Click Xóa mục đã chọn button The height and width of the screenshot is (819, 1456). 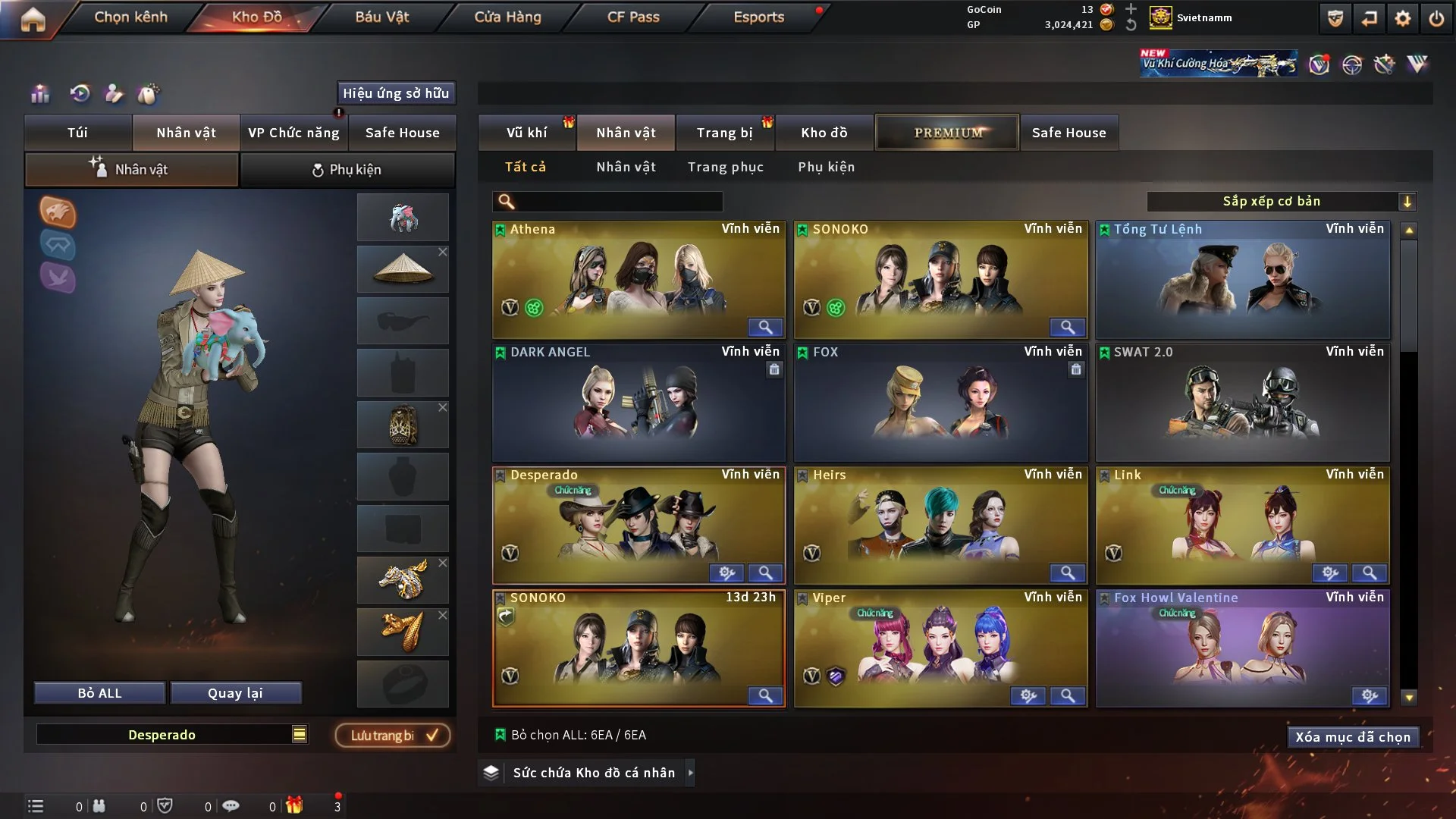[x=1353, y=737]
